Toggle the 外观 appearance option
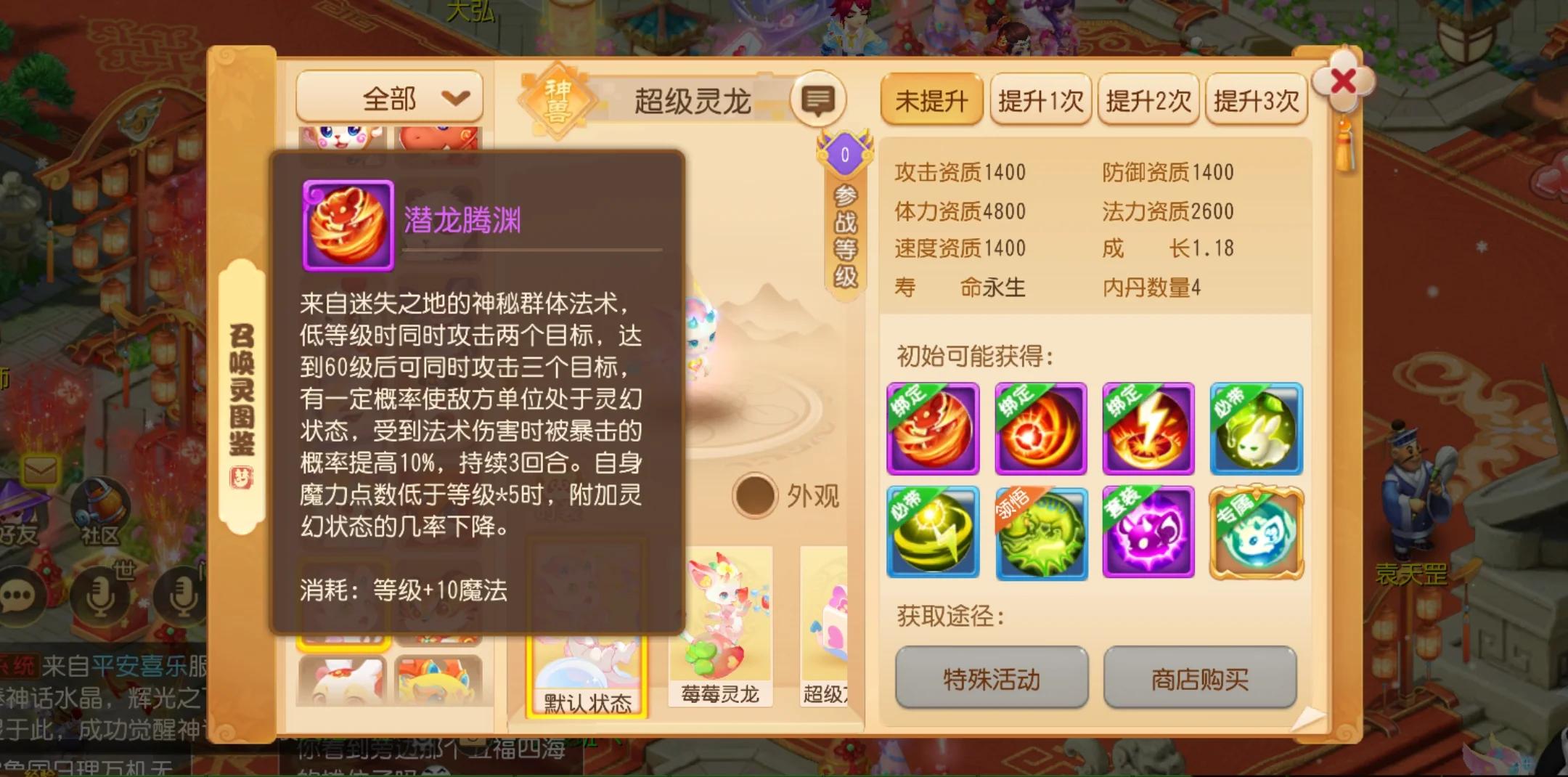The image size is (1568, 777). pyautogui.click(x=754, y=495)
